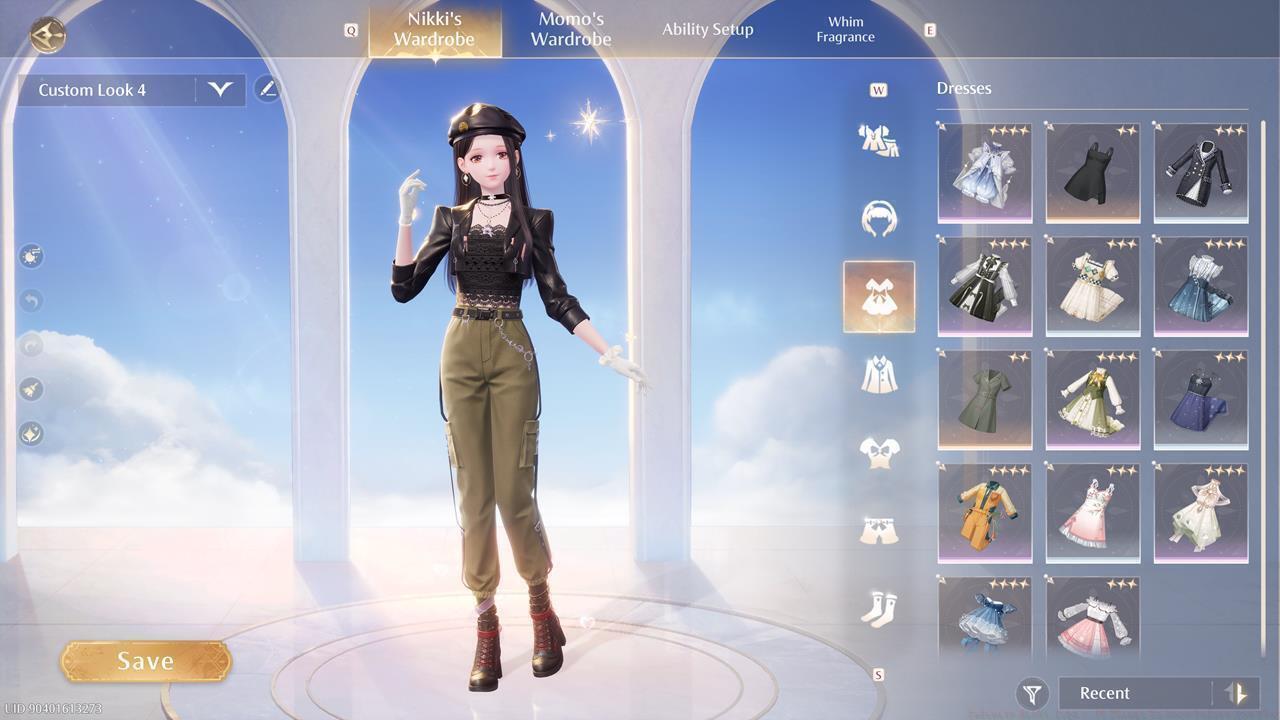The height and width of the screenshot is (720, 1280).
Task: Open the Recent sorting dropdown
Action: click(1130, 693)
